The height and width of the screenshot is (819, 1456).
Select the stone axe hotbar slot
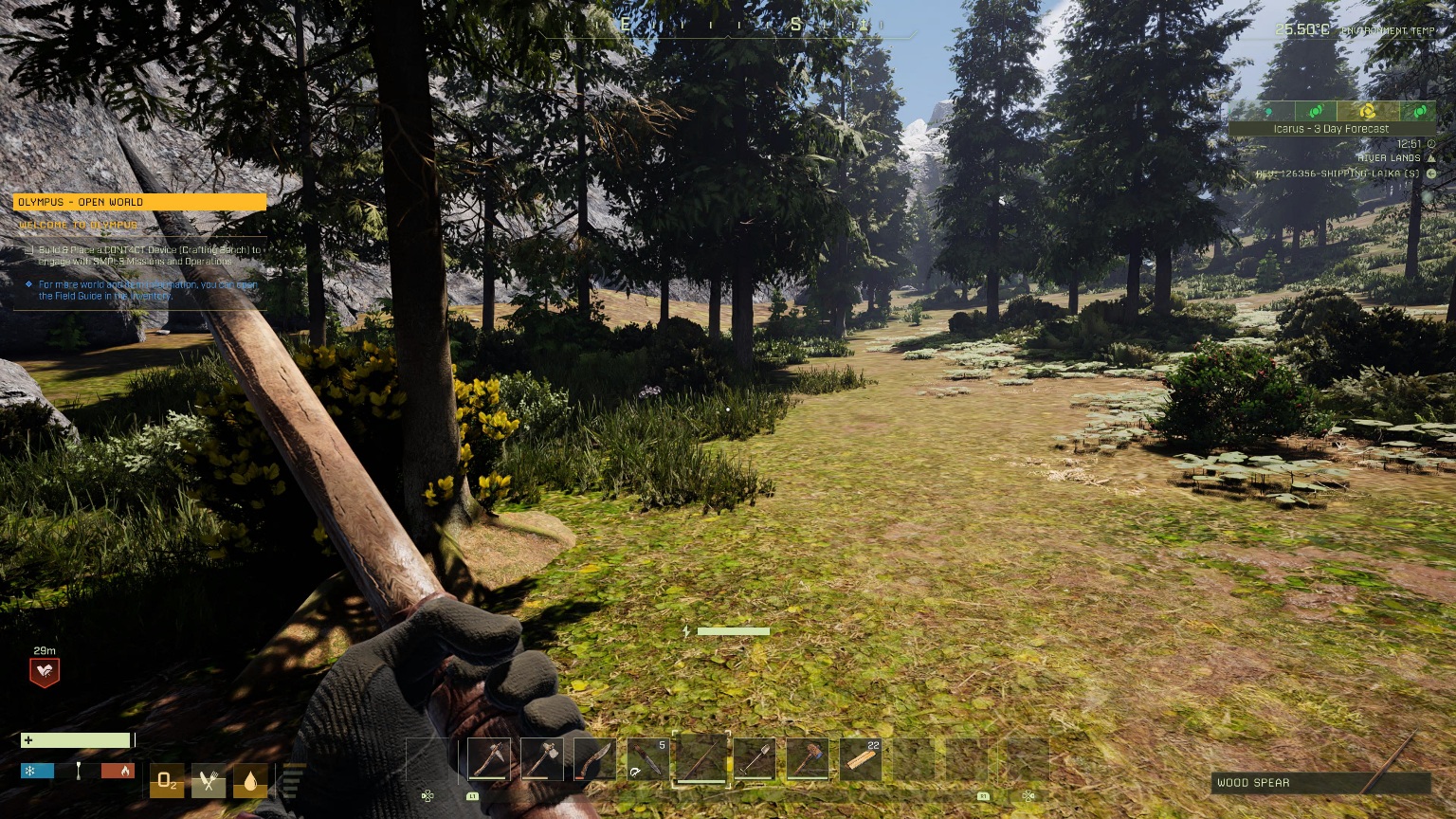[542, 759]
